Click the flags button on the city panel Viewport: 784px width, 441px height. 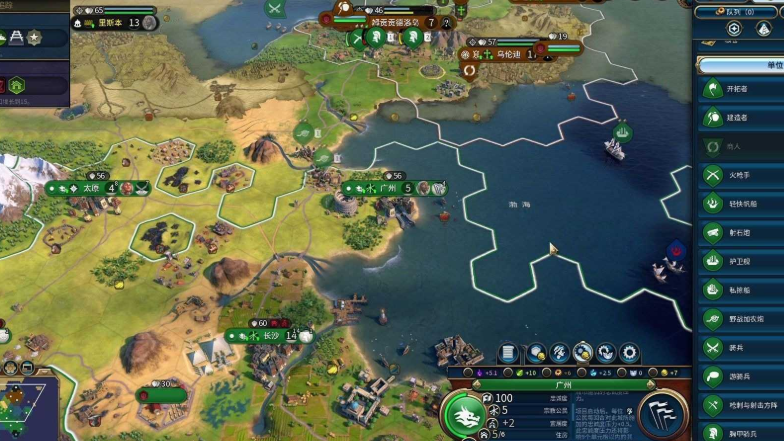point(663,414)
